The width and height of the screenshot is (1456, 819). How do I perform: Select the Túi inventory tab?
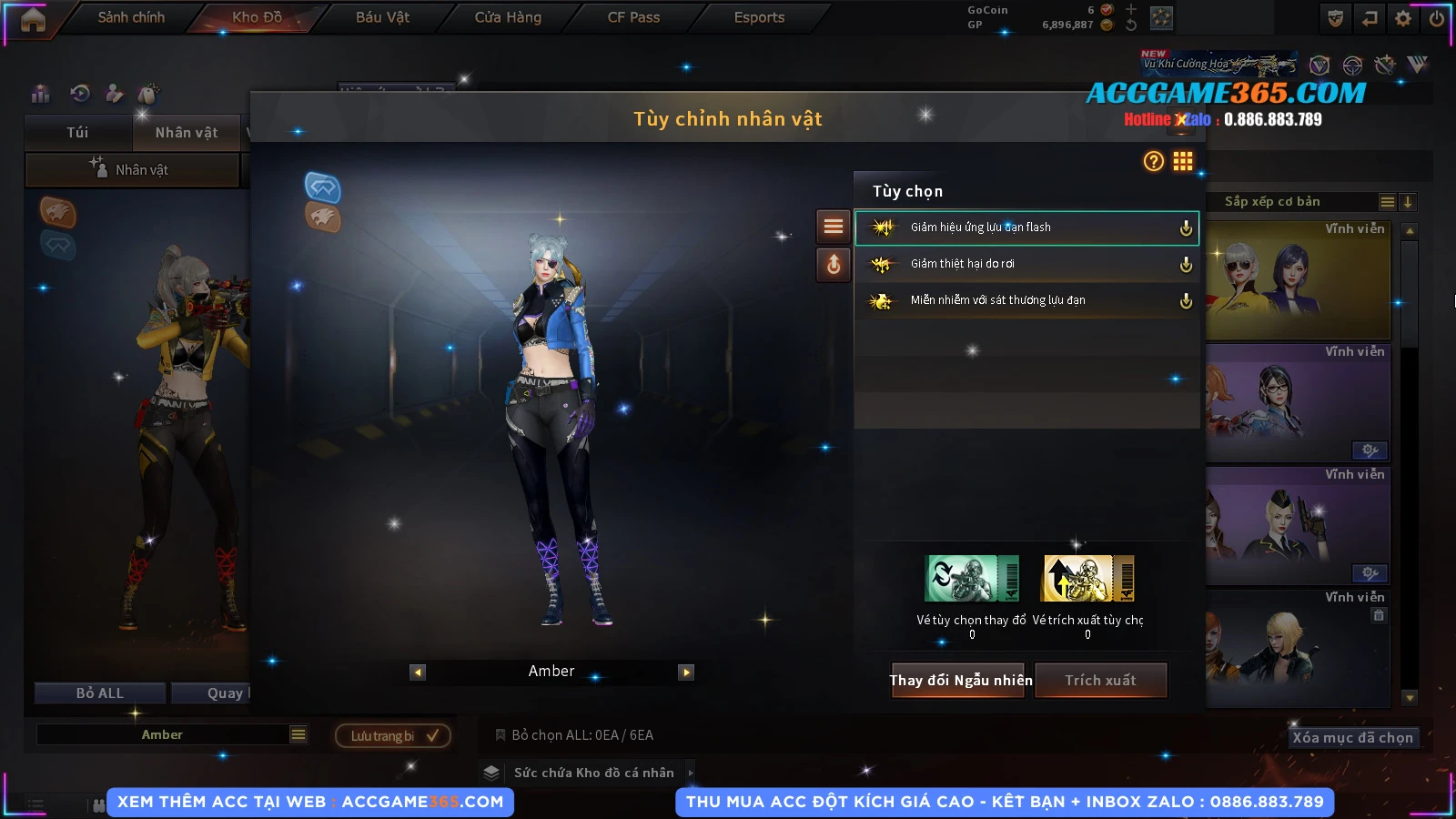[x=77, y=133]
